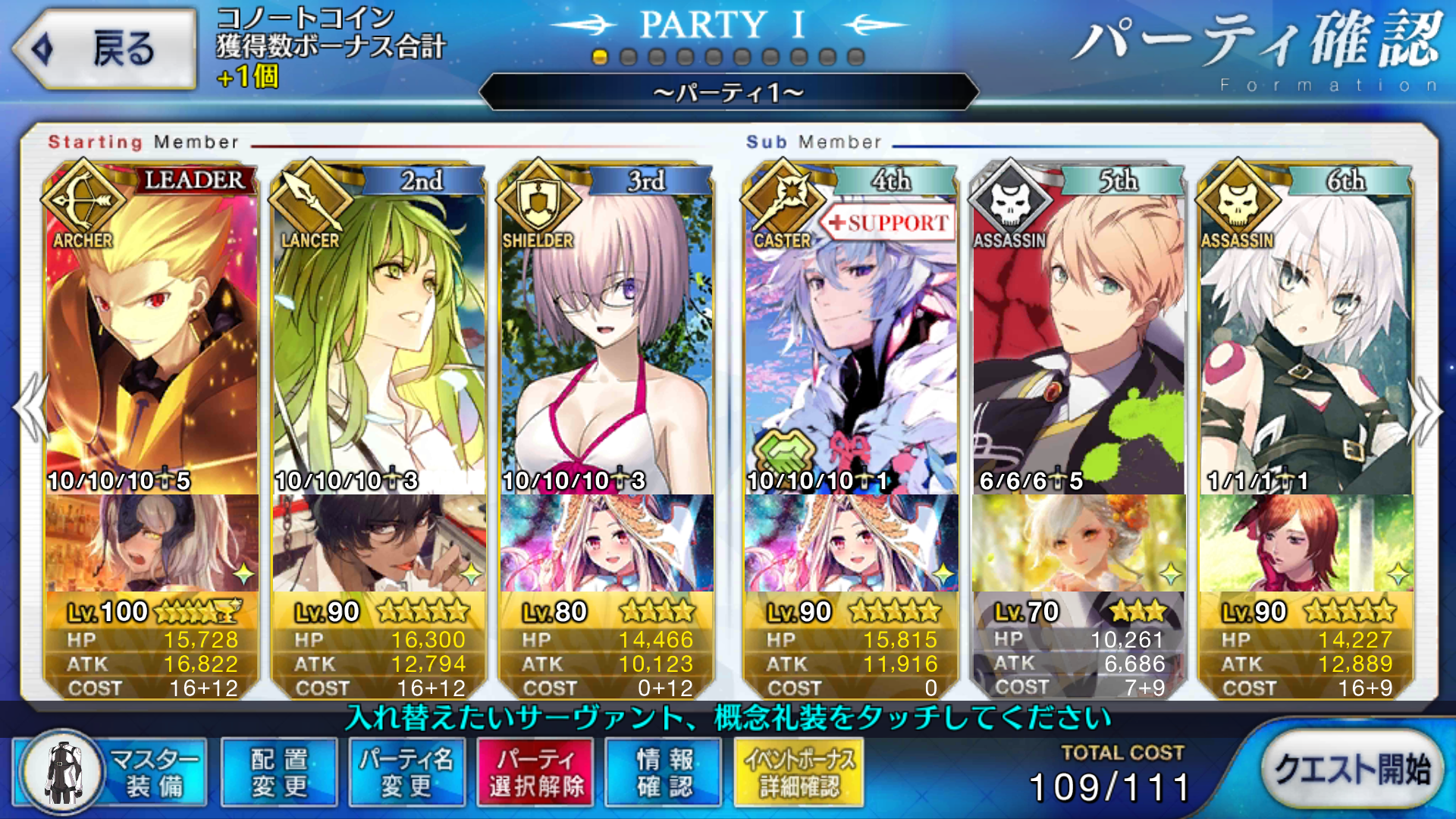
Task: Change the Lancer's craft essence
Action: click(379, 543)
